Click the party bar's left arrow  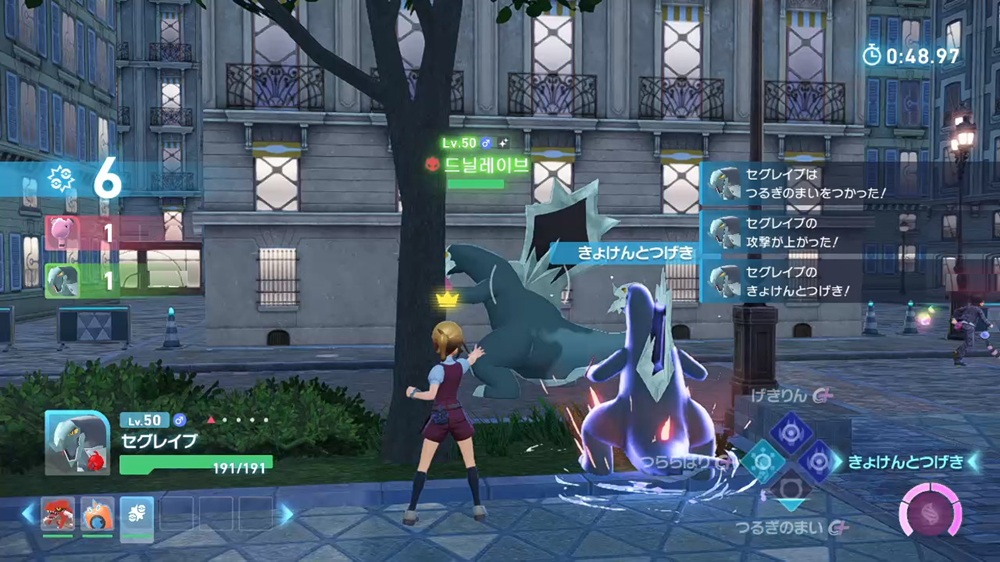pyautogui.click(x=27, y=514)
